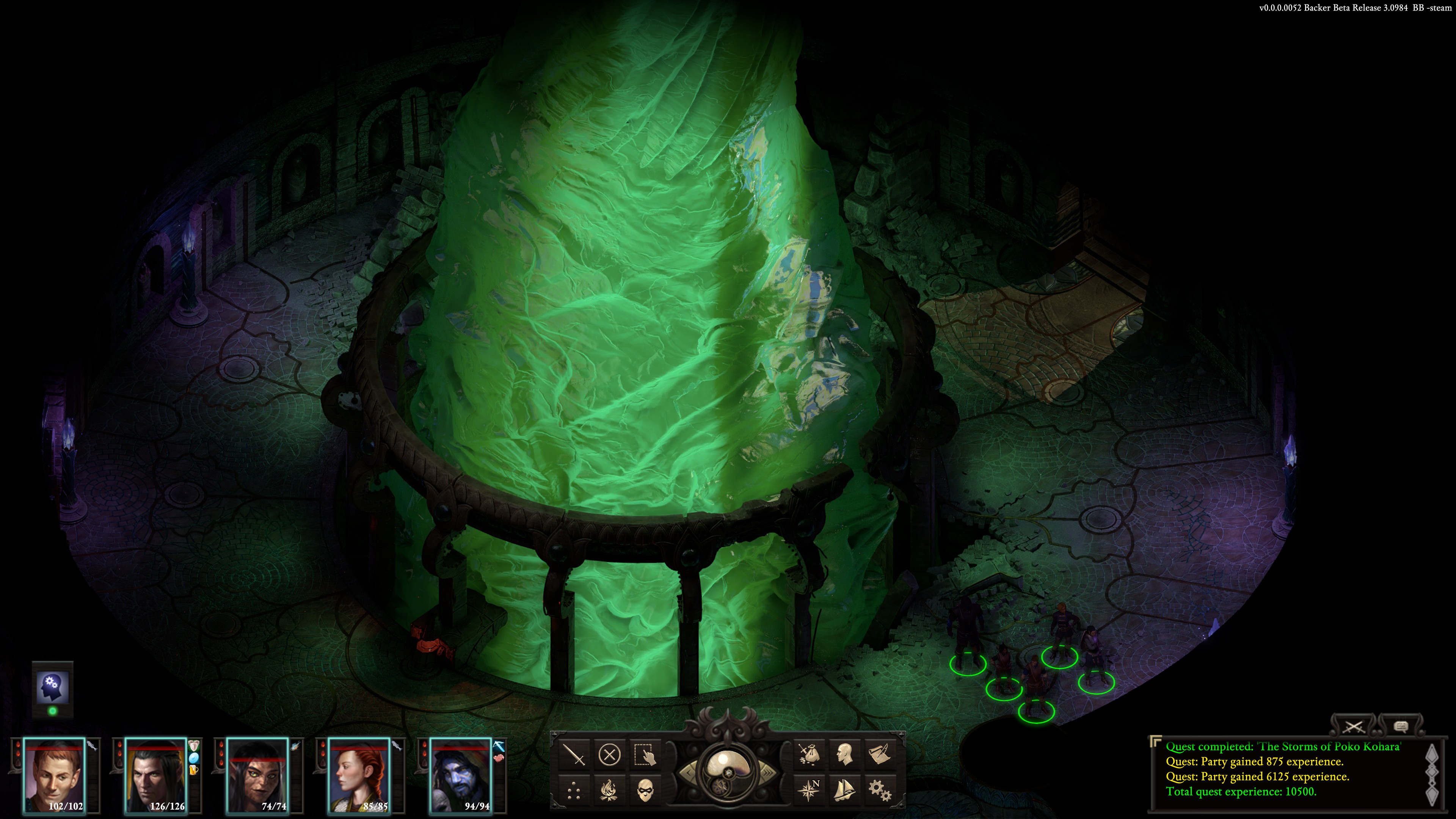Viewport: 1456px width, 819px height.
Task: Select the blue-skinned character portrait
Action: pos(461,774)
